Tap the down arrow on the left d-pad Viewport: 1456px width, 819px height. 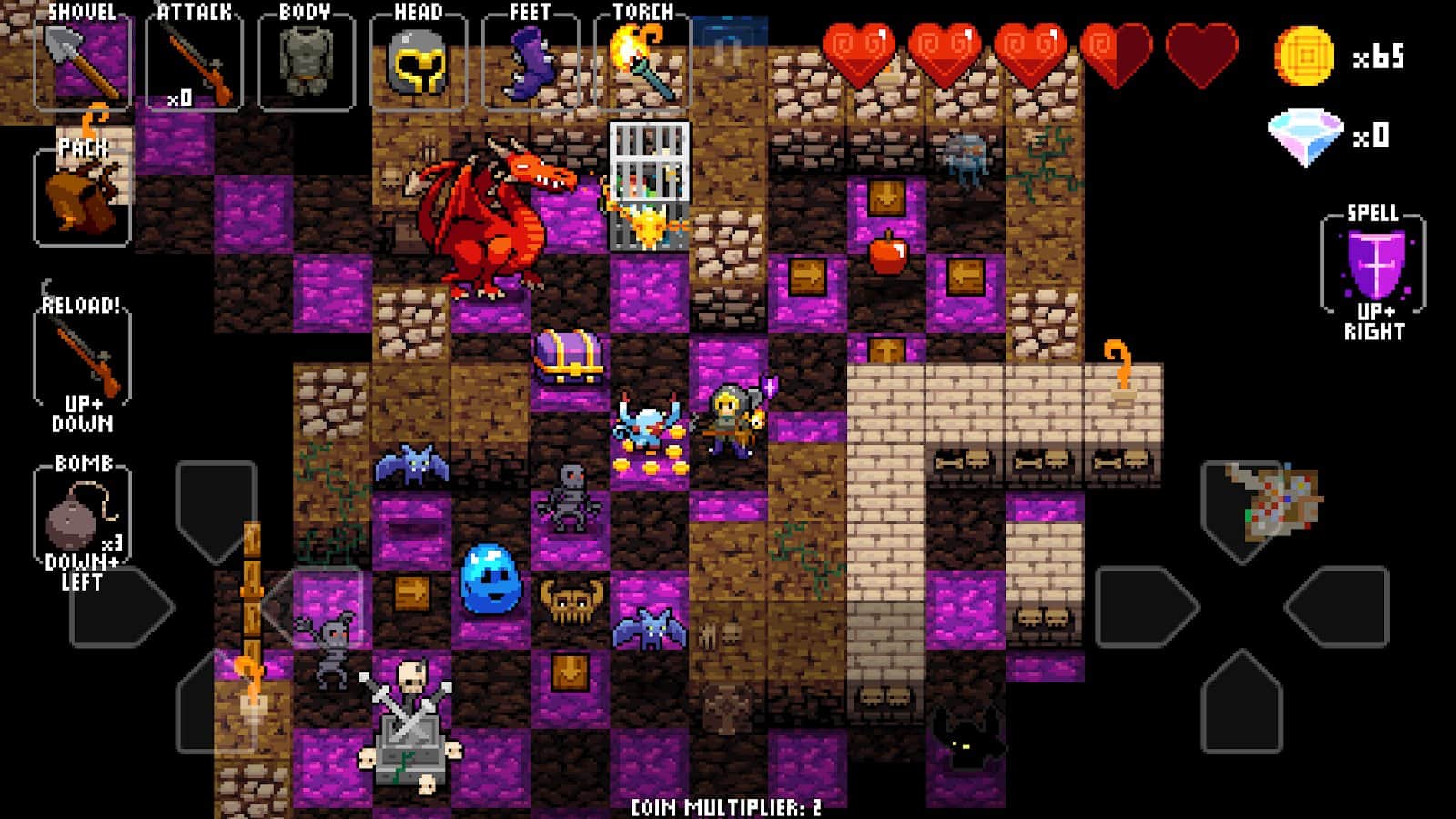coord(216,703)
